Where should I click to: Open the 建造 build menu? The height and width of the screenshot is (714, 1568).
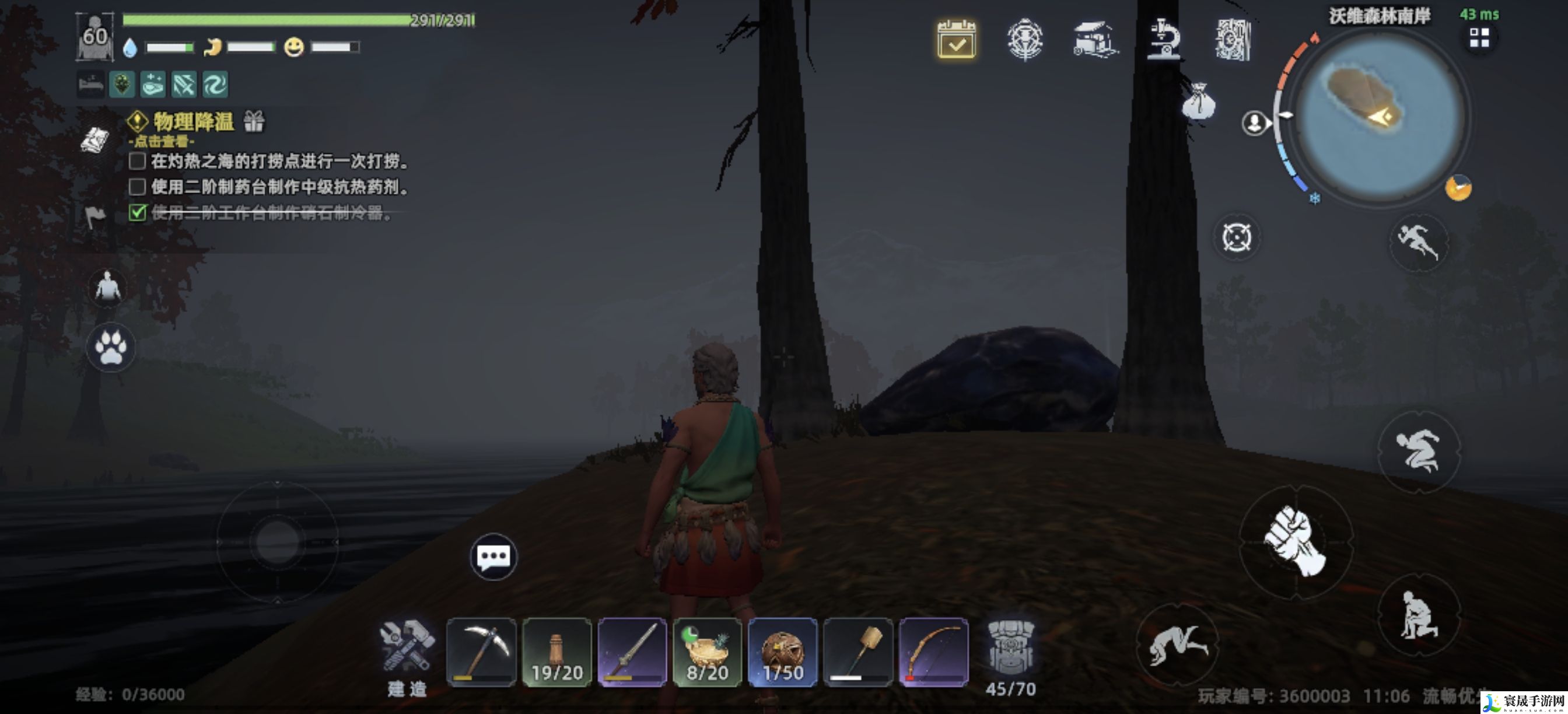407,656
